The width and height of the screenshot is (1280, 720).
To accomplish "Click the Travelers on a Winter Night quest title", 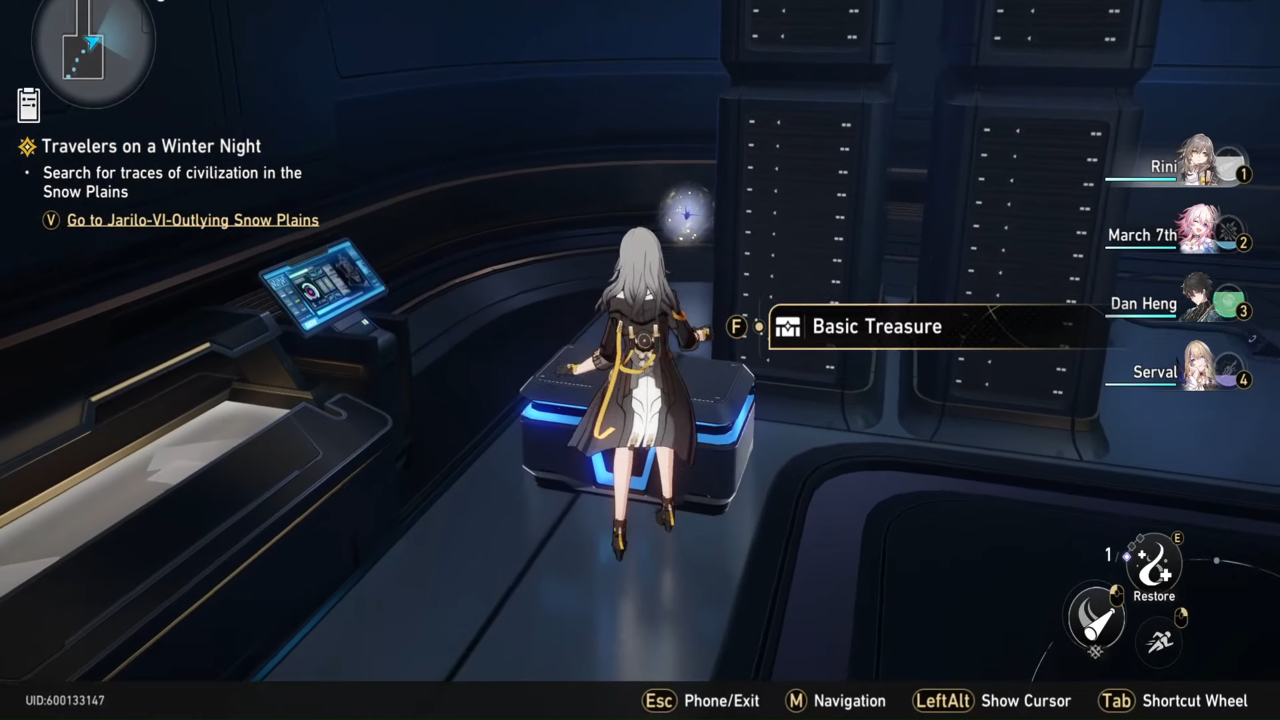I will 151,146.
